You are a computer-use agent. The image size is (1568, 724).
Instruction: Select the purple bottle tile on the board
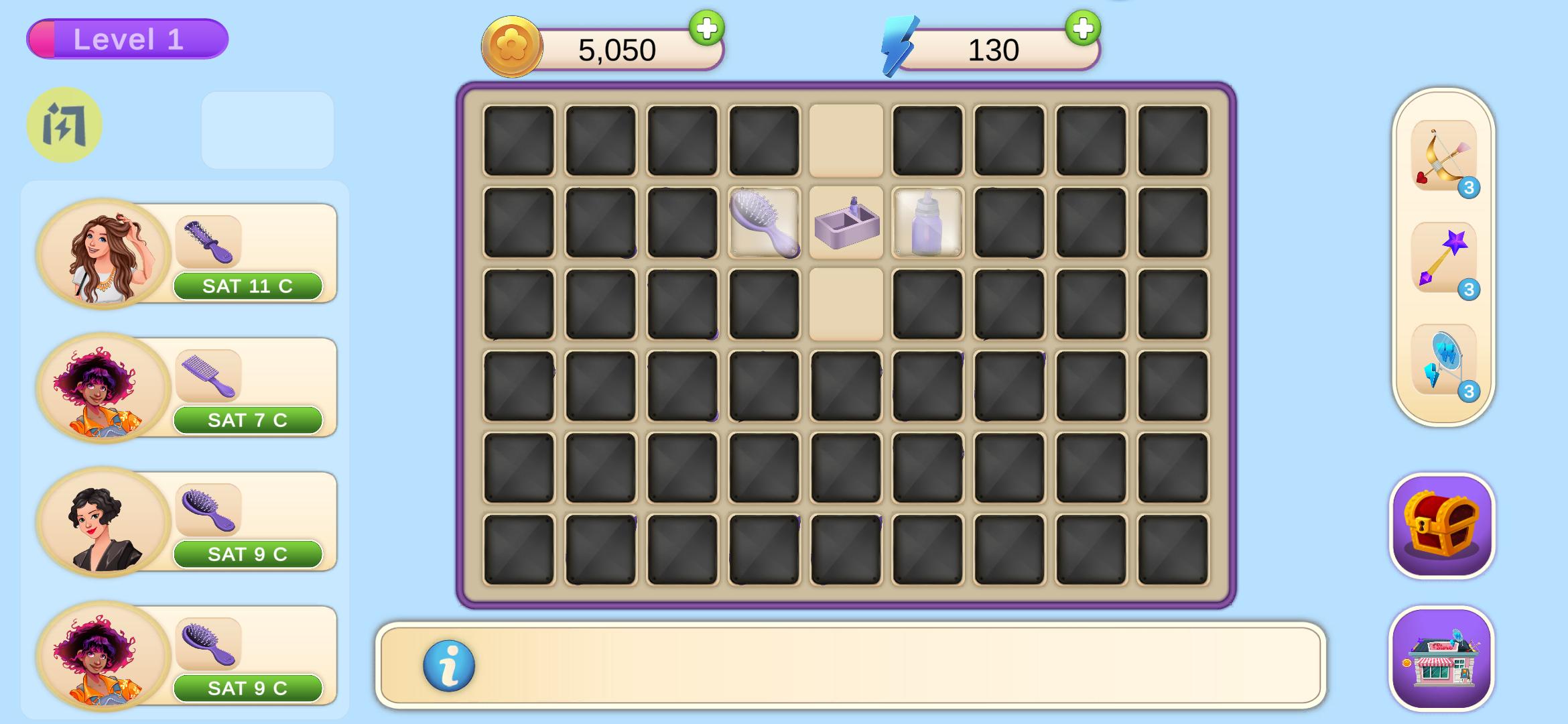coord(927,223)
